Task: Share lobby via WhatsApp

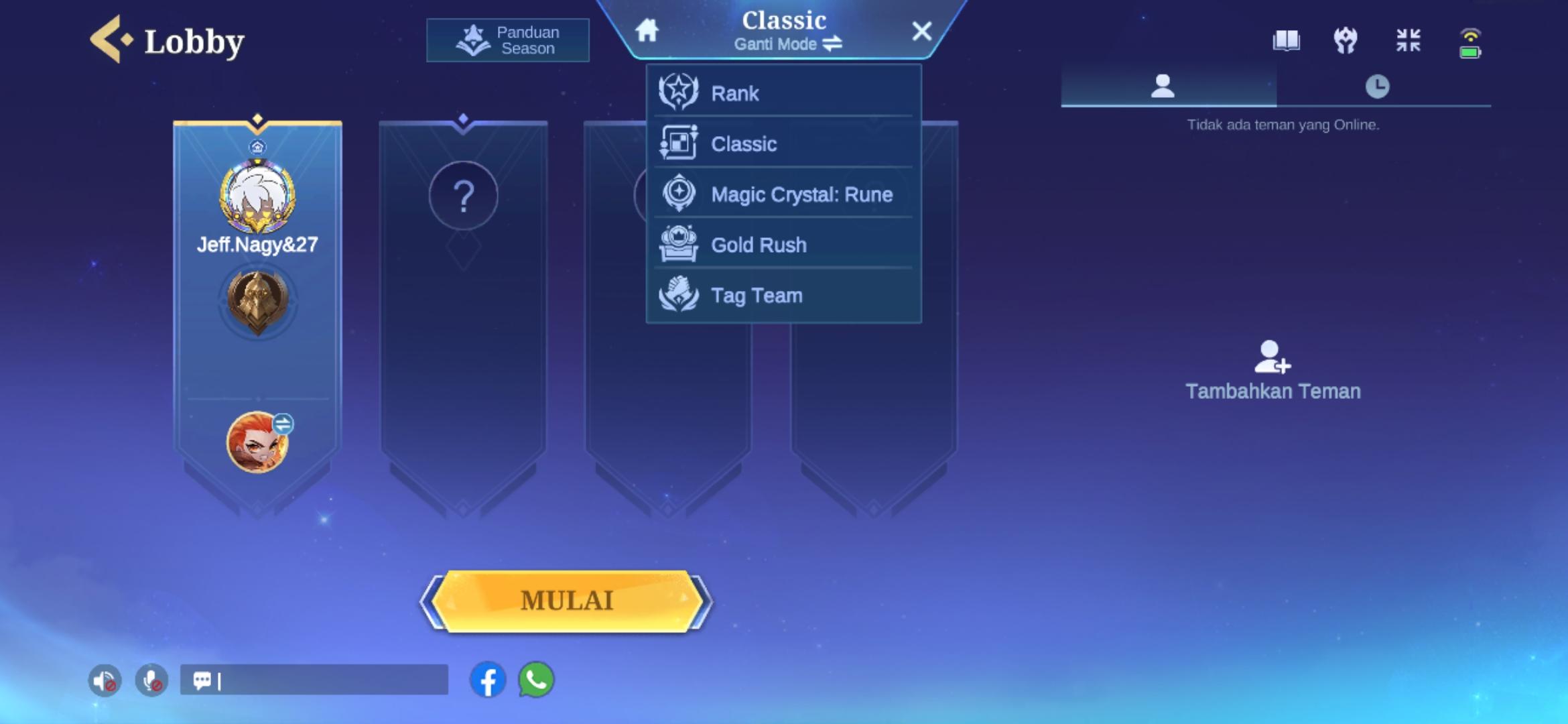Action: pos(535,680)
